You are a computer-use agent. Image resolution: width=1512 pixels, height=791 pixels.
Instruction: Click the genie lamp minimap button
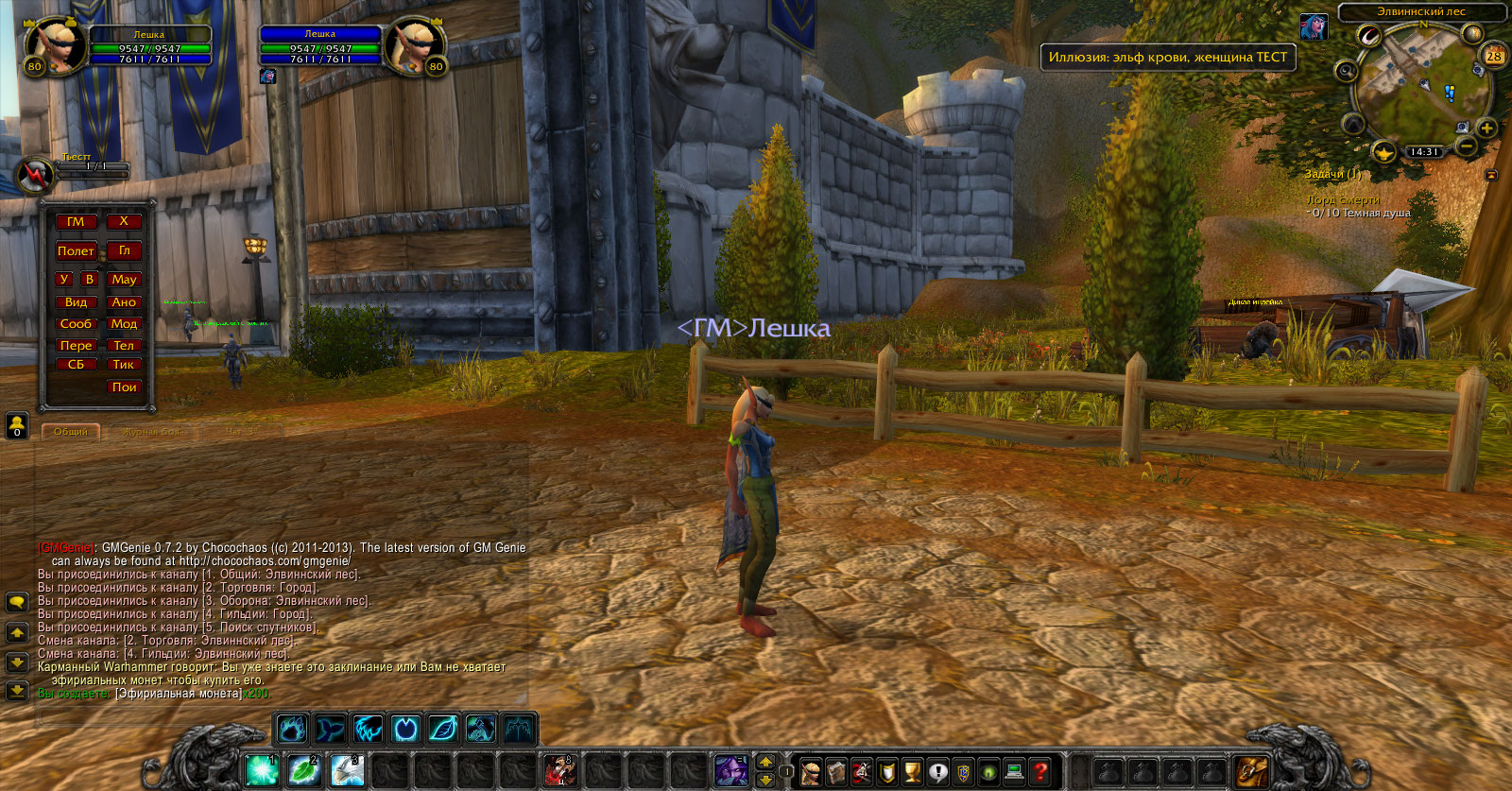[x=1384, y=151]
